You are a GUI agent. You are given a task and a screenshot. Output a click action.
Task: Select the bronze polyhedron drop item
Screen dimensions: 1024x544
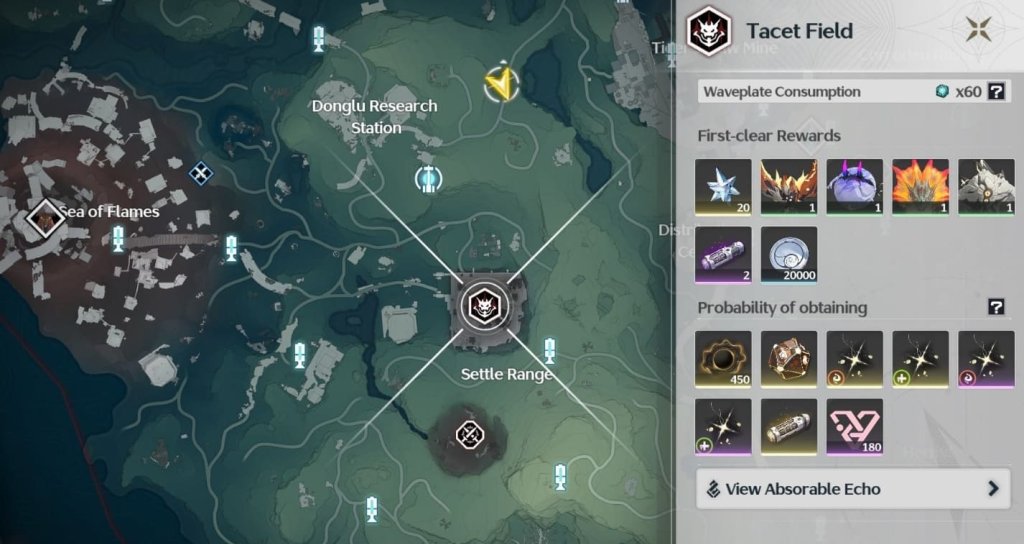click(789, 359)
